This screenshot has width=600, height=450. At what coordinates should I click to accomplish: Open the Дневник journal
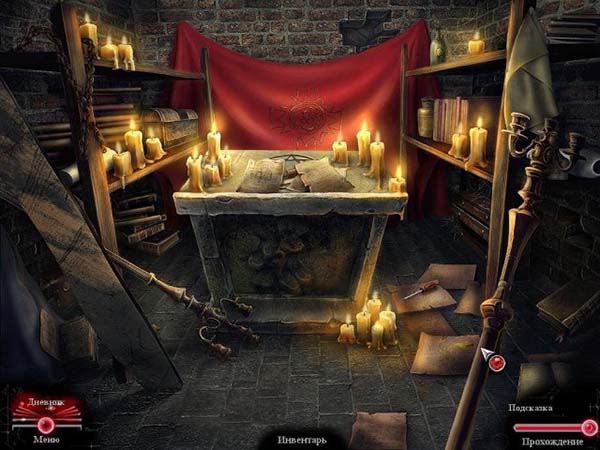click(x=44, y=403)
